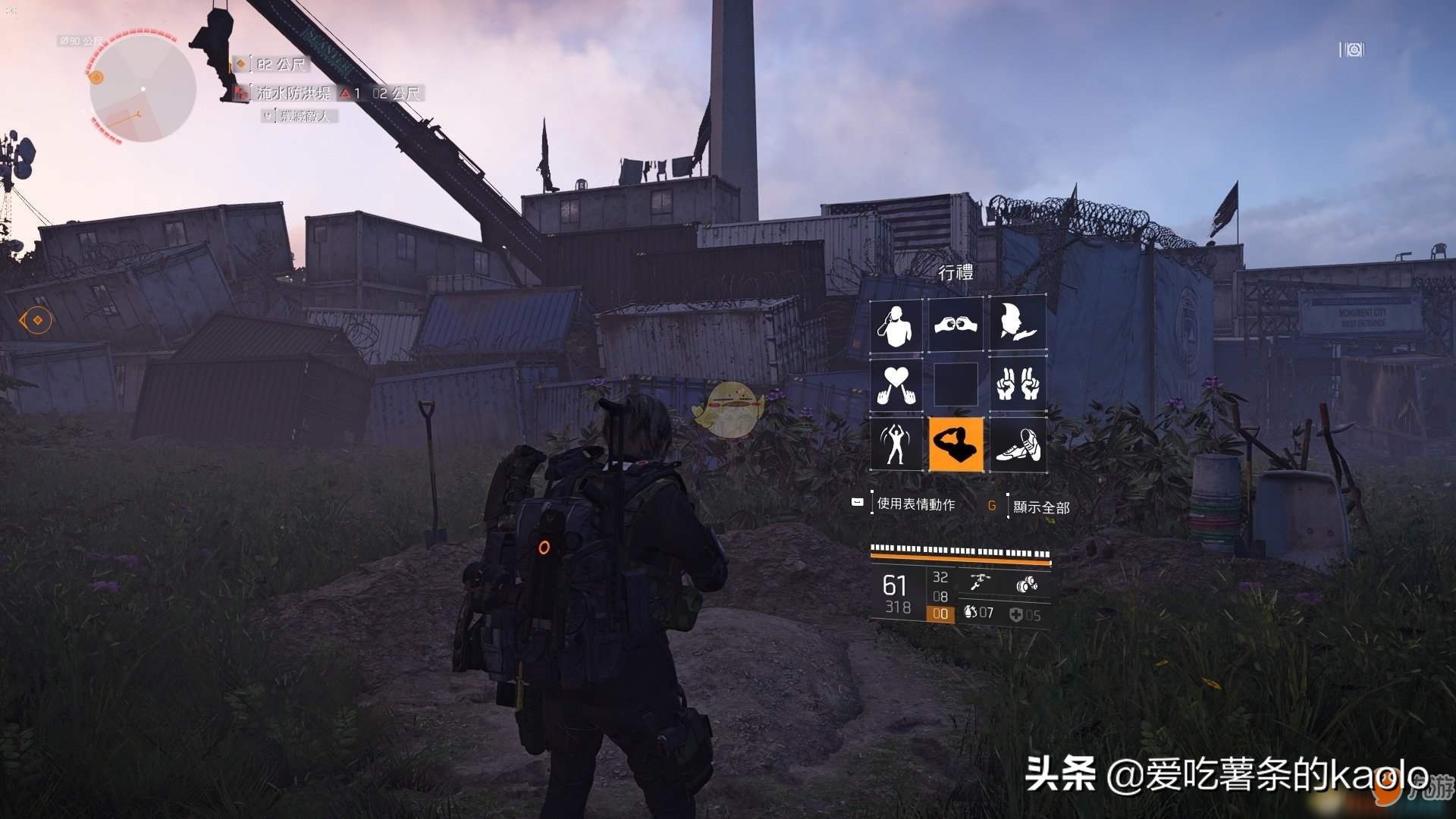Click the 使用表情動作 use emote option

tap(915, 504)
